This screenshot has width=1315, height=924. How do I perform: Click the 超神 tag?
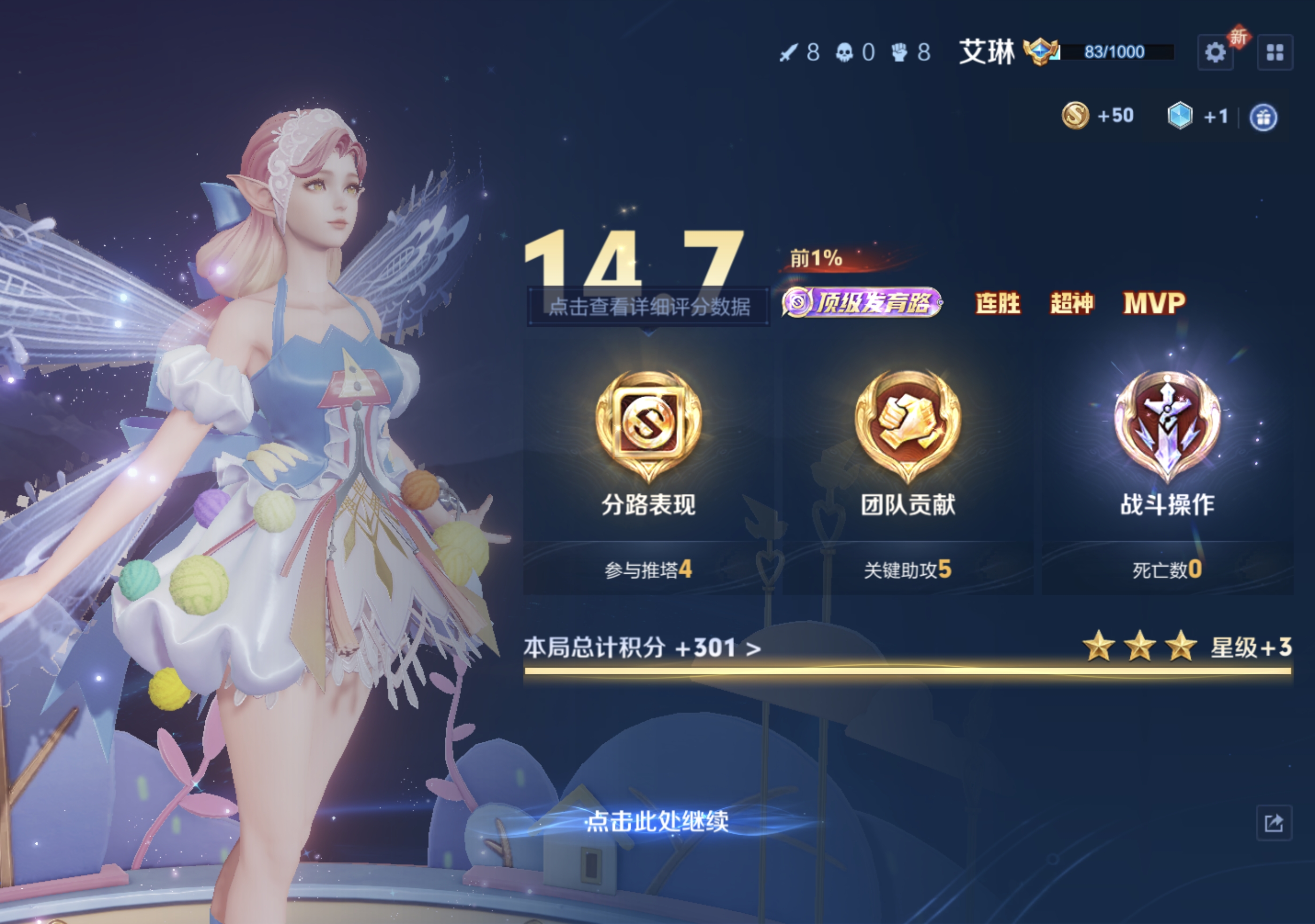pyautogui.click(x=1072, y=303)
